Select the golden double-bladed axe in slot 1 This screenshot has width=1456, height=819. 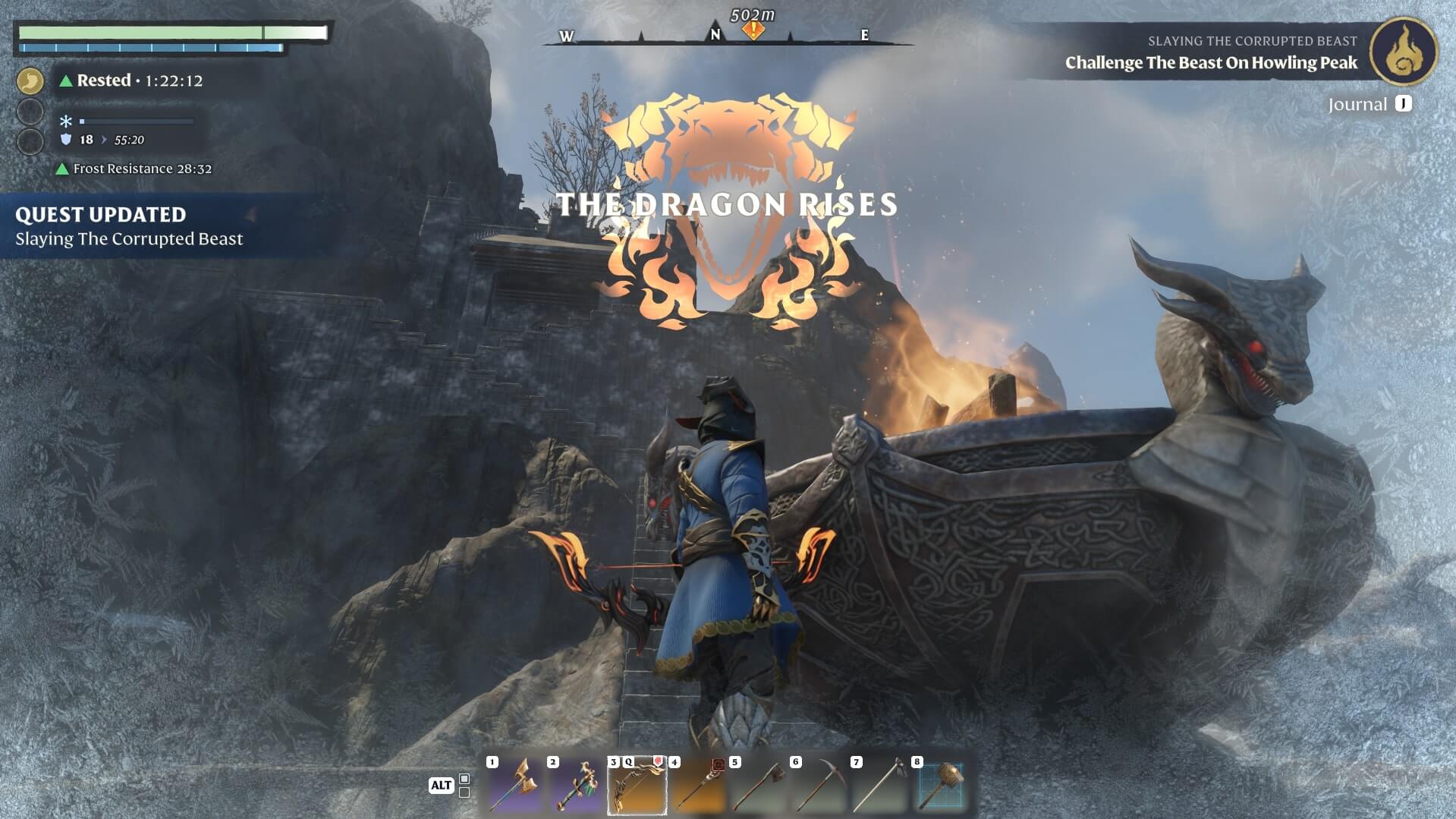pyautogui.click(x=515, y=786)
